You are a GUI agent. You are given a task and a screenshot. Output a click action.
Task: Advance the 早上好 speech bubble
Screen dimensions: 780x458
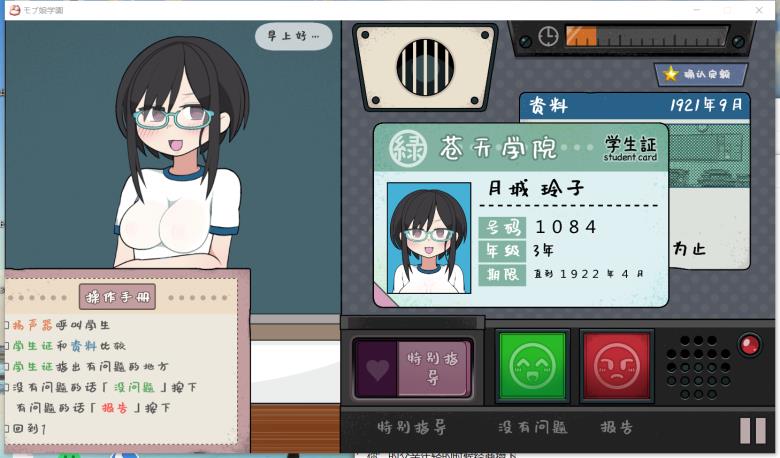coord(293,38)
